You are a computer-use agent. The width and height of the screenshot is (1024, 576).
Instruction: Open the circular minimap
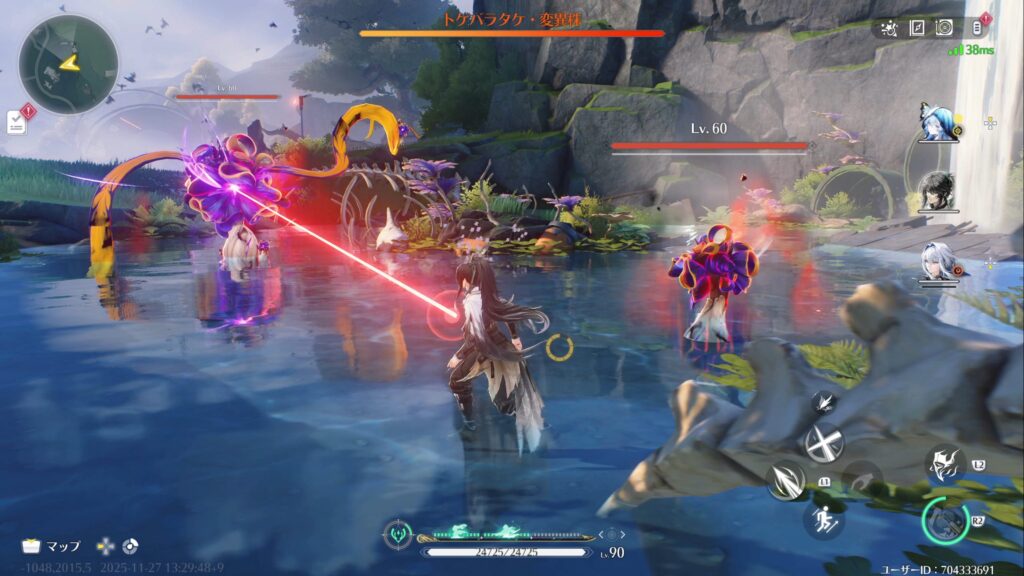pos(68,63)
